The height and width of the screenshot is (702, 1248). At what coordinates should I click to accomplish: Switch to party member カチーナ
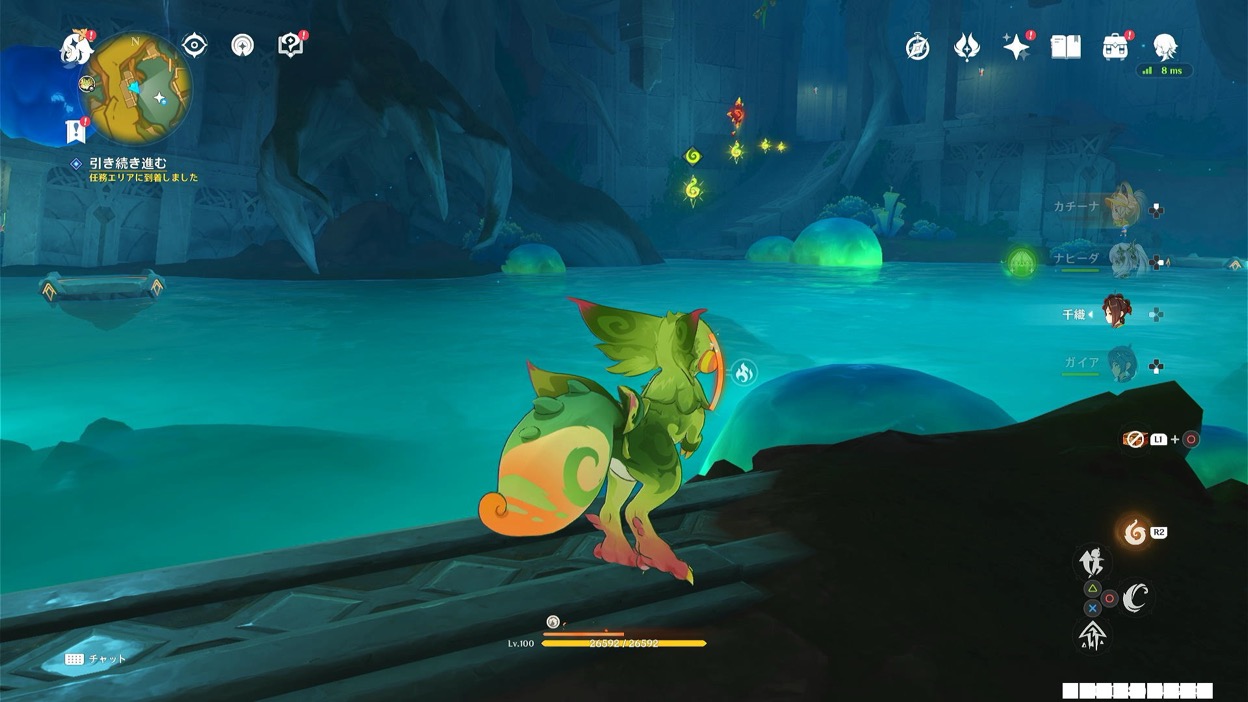pos(1126,207)
